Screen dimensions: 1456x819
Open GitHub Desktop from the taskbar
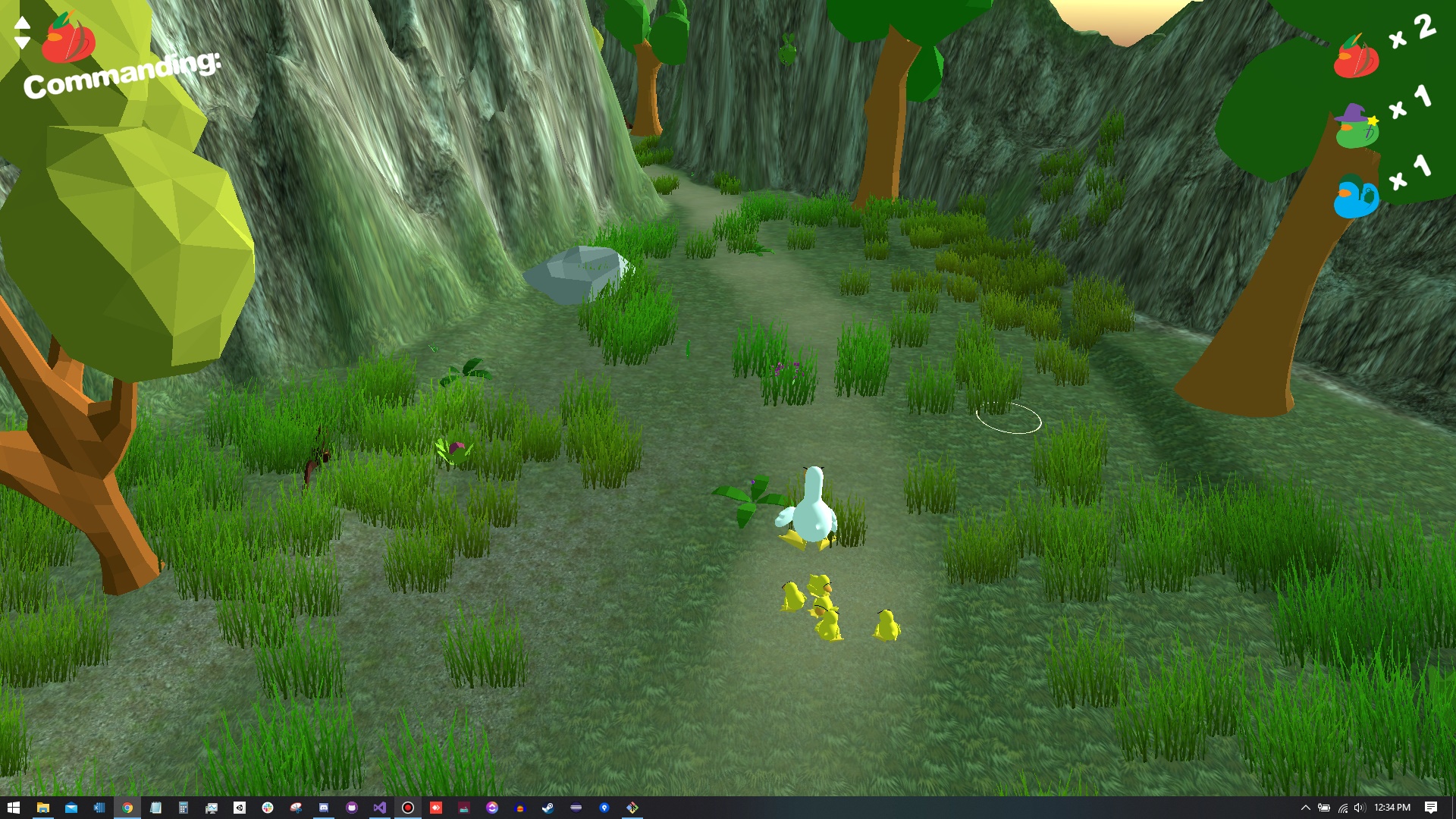click(350, 808)
